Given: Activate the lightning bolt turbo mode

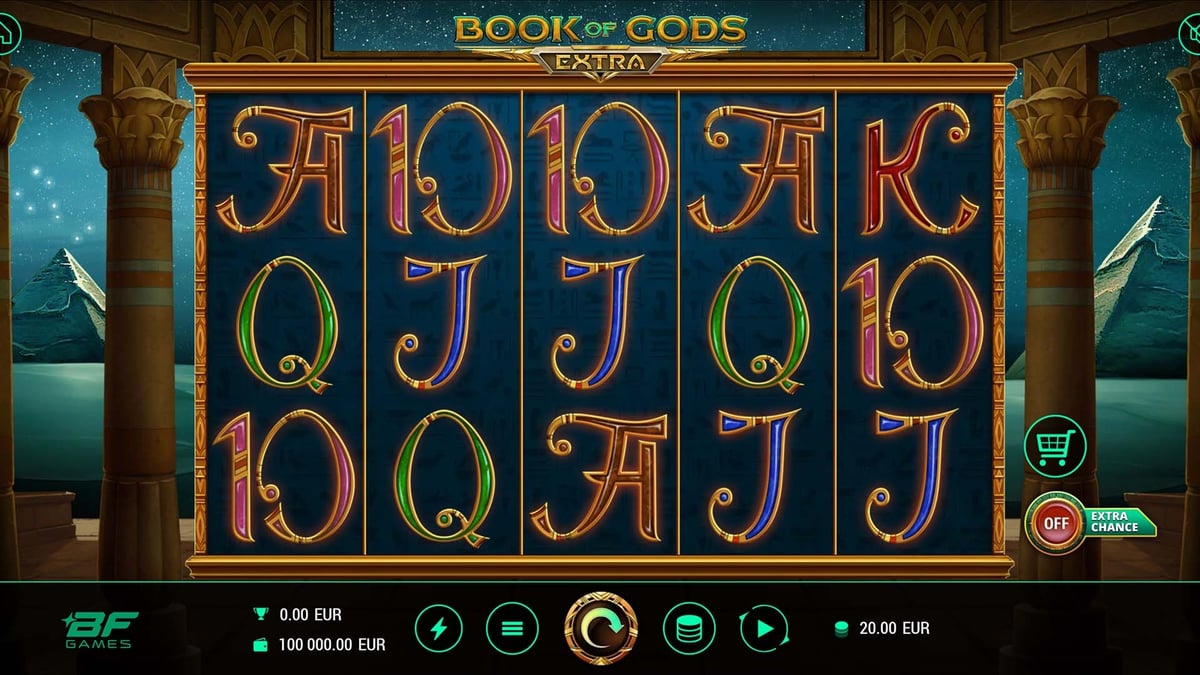Looking at the screenshot, I should click(x=439, y=629).
